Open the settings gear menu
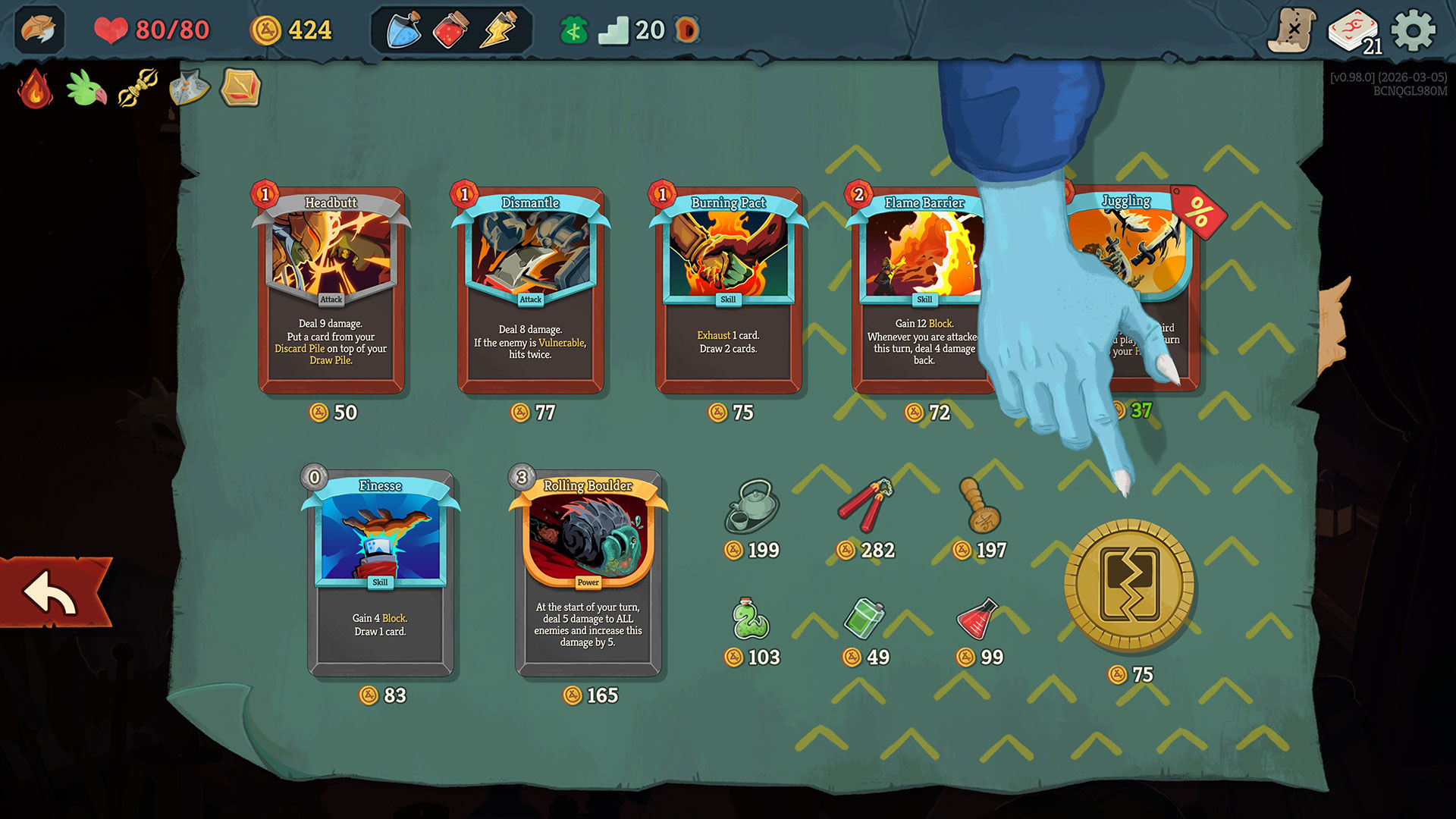The width and height of the screenshot is (1456, 819). point(1413,31)
